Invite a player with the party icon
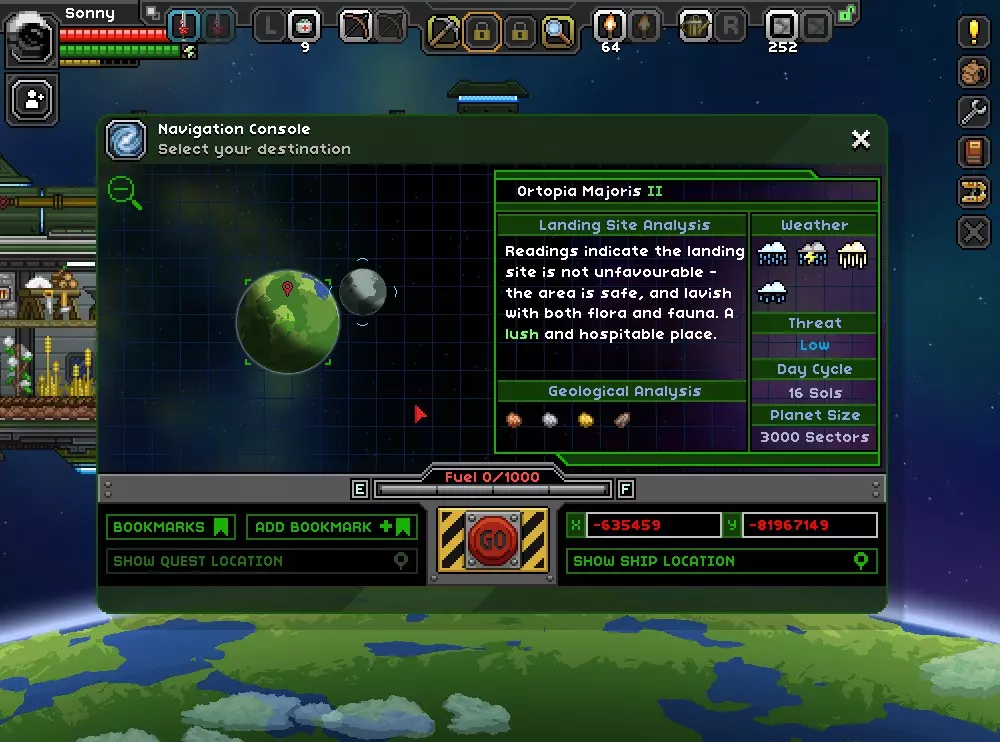The width and height of the screenshot is (1000, 742). [x=34, y=100]
